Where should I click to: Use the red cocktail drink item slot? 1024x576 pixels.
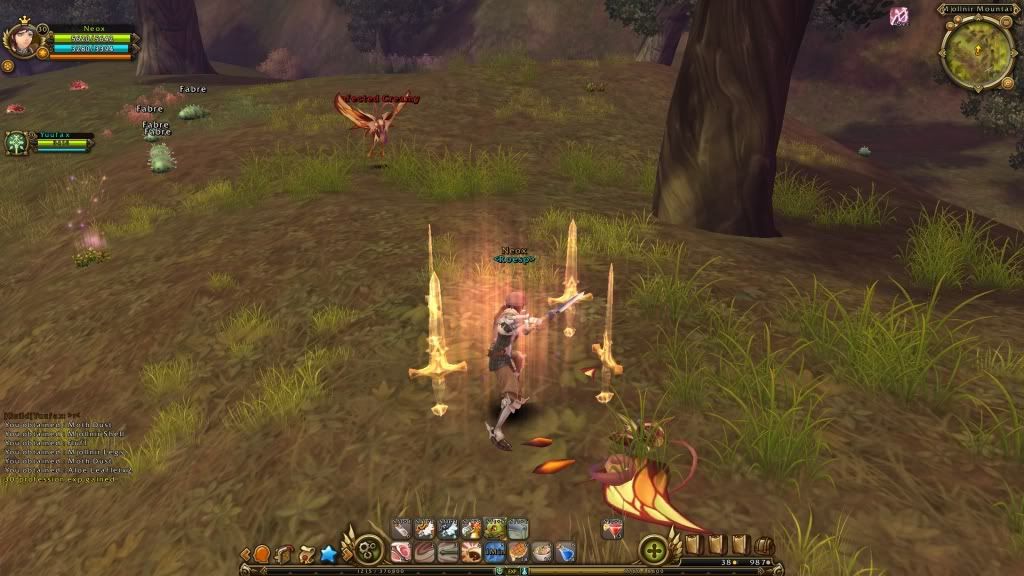(613, 529)
